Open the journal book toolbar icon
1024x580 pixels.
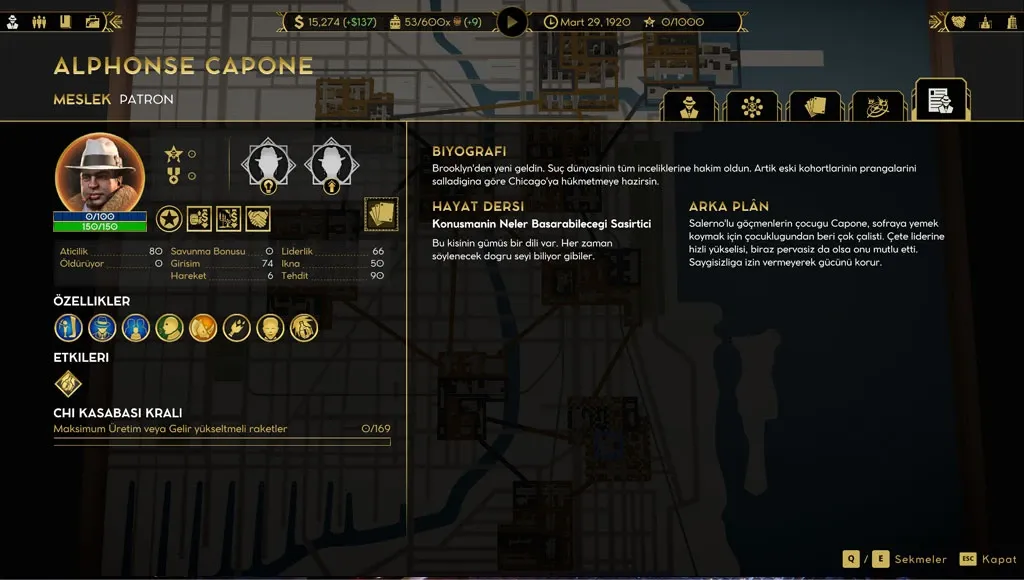[x=66, y=21]
